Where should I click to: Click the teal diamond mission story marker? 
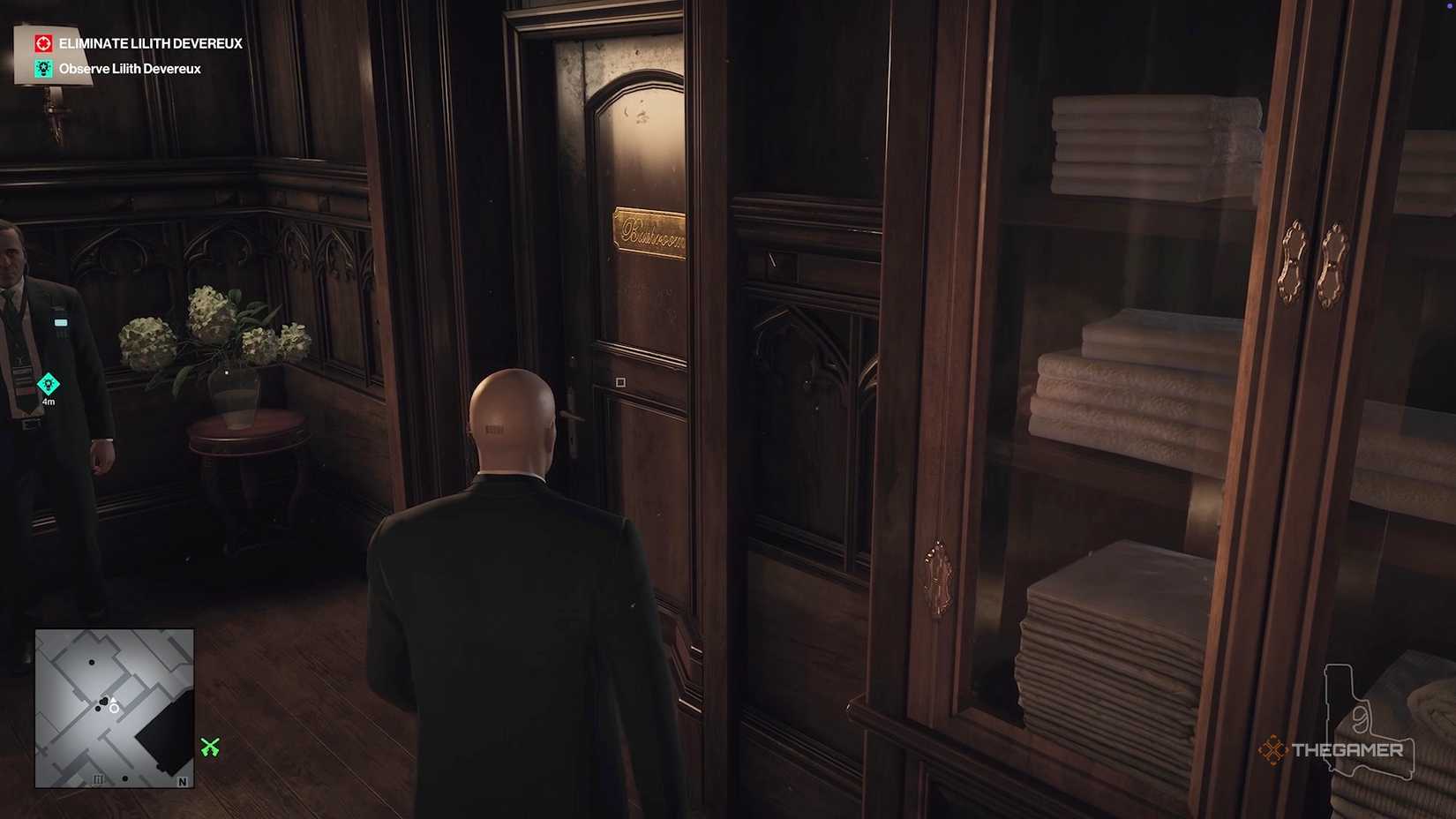click(x=48, y=383)
